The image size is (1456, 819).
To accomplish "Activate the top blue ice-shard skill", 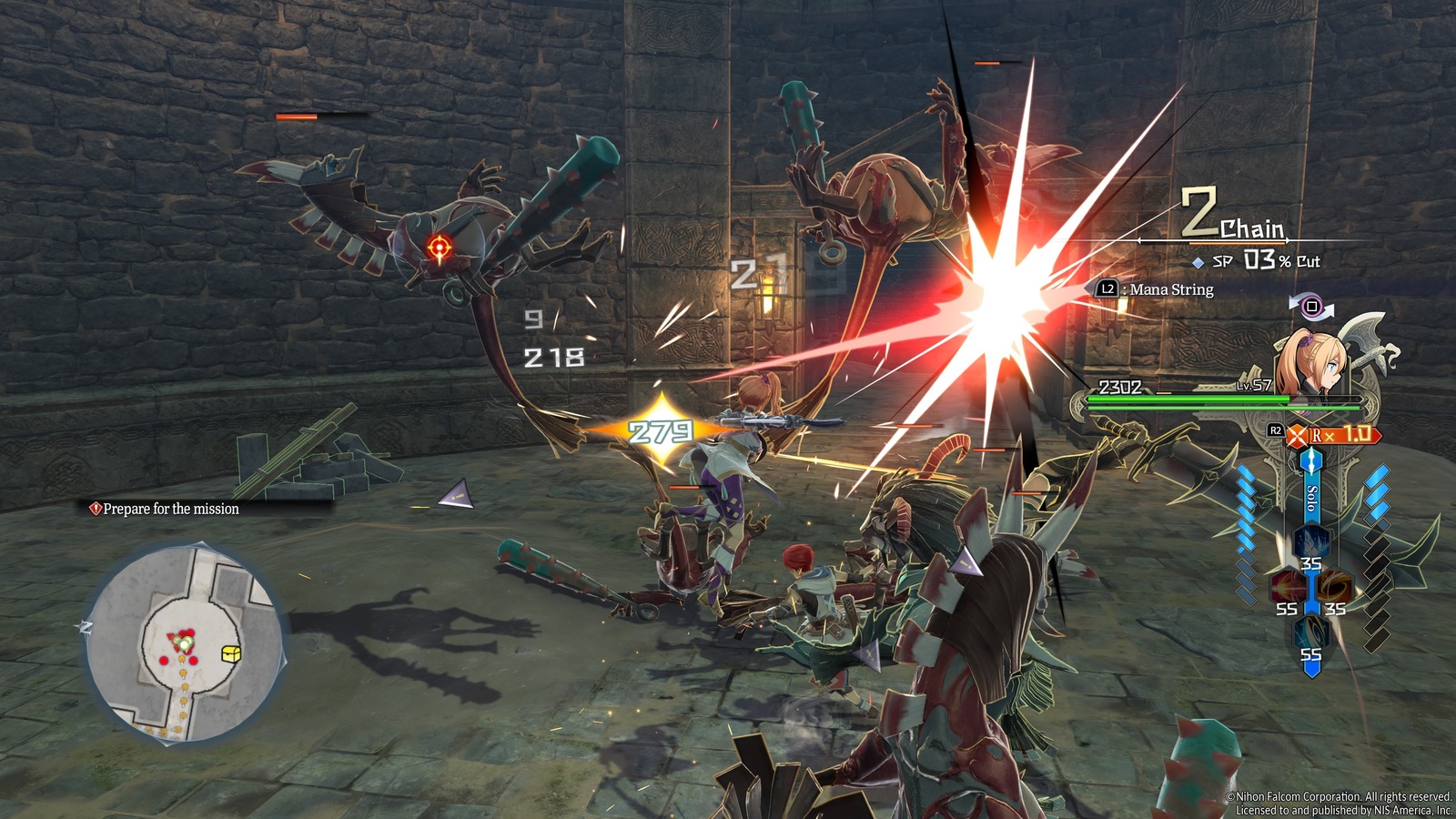I will point(1310,544).
